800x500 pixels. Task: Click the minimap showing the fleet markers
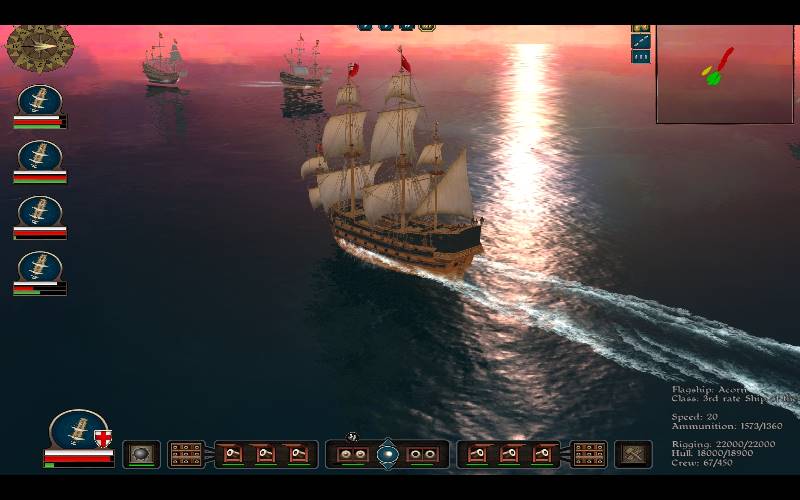tap(724, 74)
